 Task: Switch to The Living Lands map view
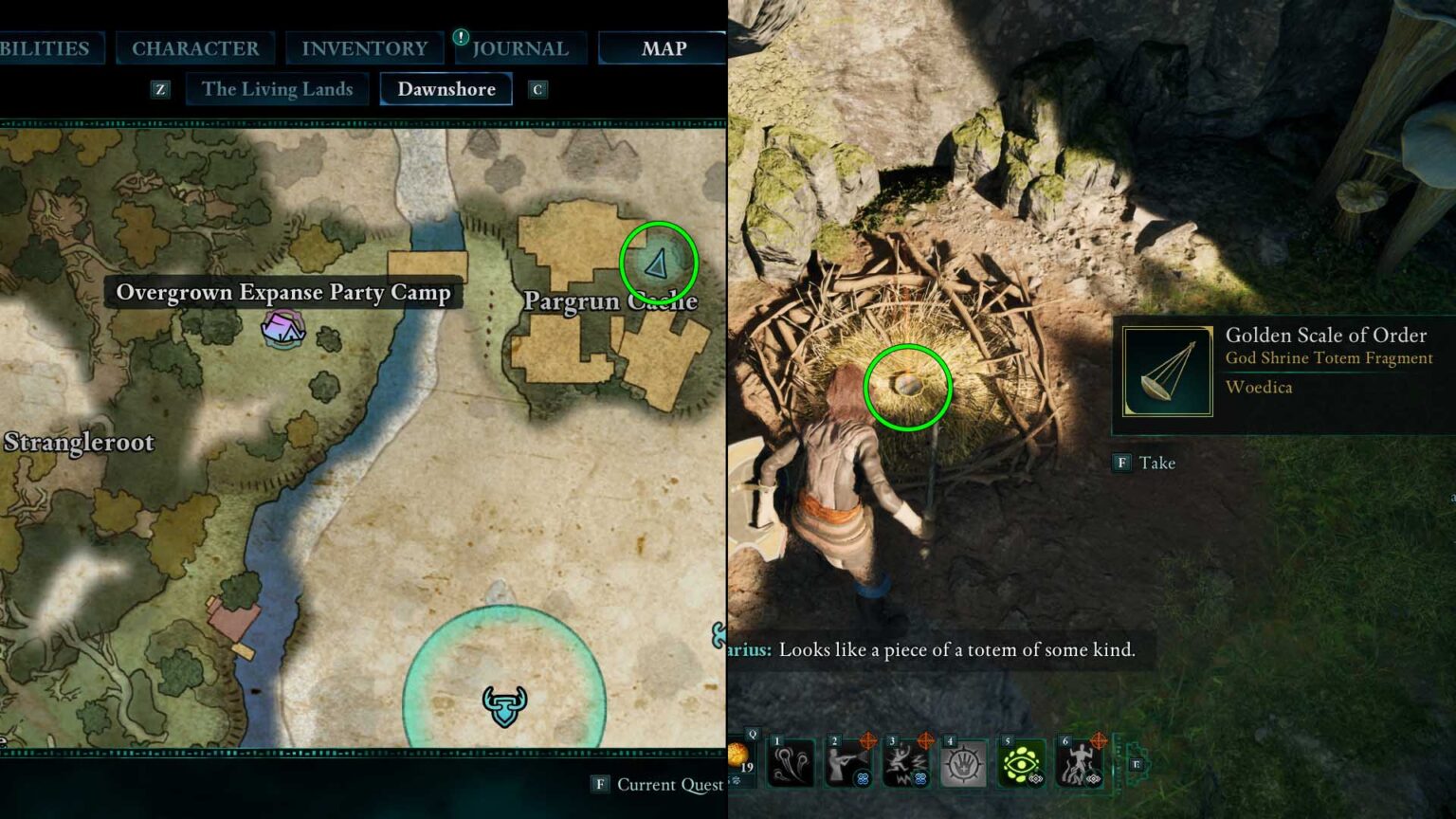[x=276, y=88]
